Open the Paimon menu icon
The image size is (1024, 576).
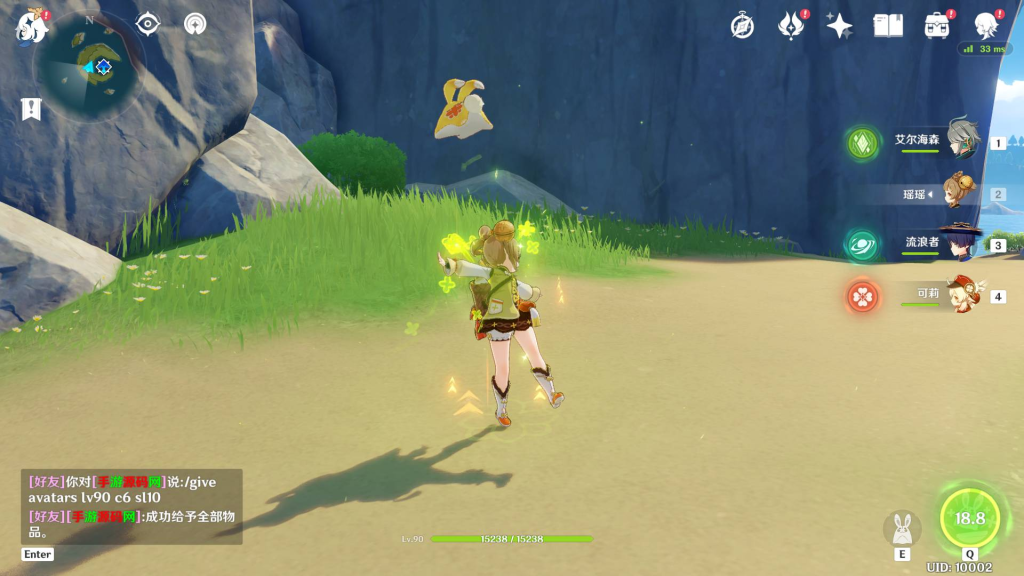click(31, 27)
